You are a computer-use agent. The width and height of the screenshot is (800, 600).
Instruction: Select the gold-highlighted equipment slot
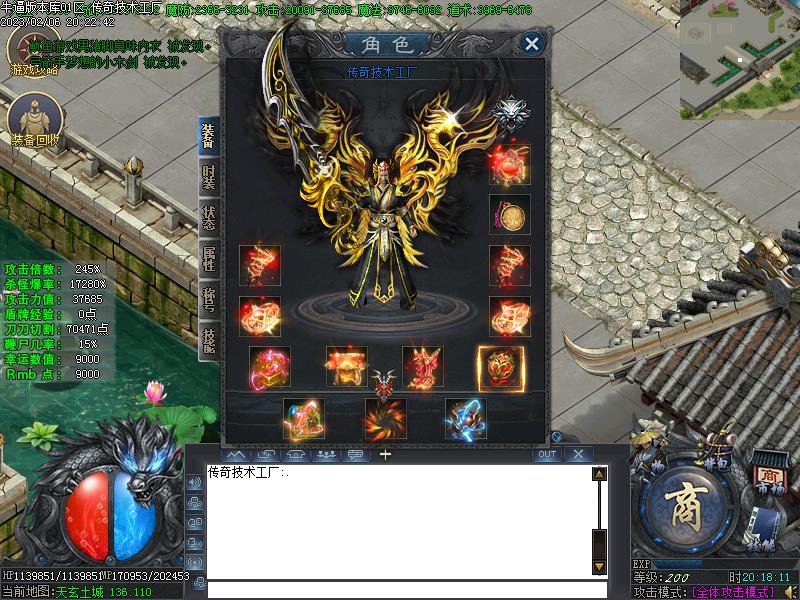click(498, 367)
